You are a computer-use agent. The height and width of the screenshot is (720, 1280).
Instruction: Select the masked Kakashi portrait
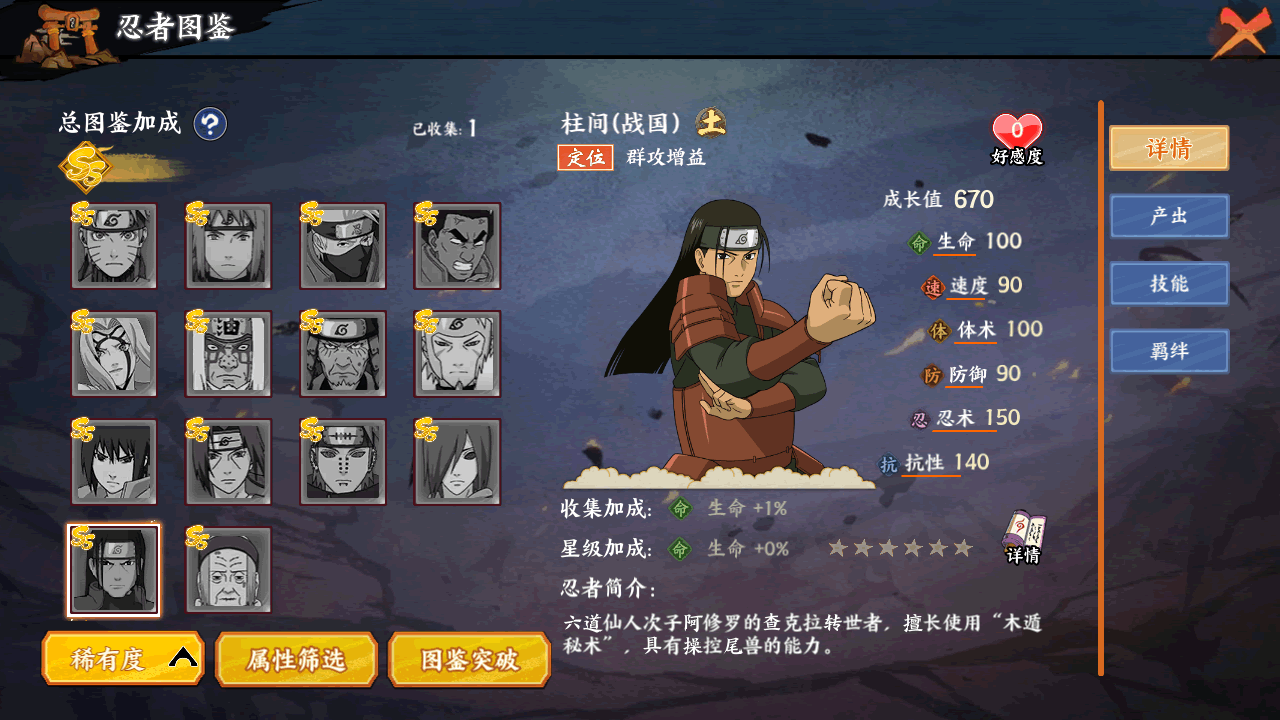[x=343, y=246]
